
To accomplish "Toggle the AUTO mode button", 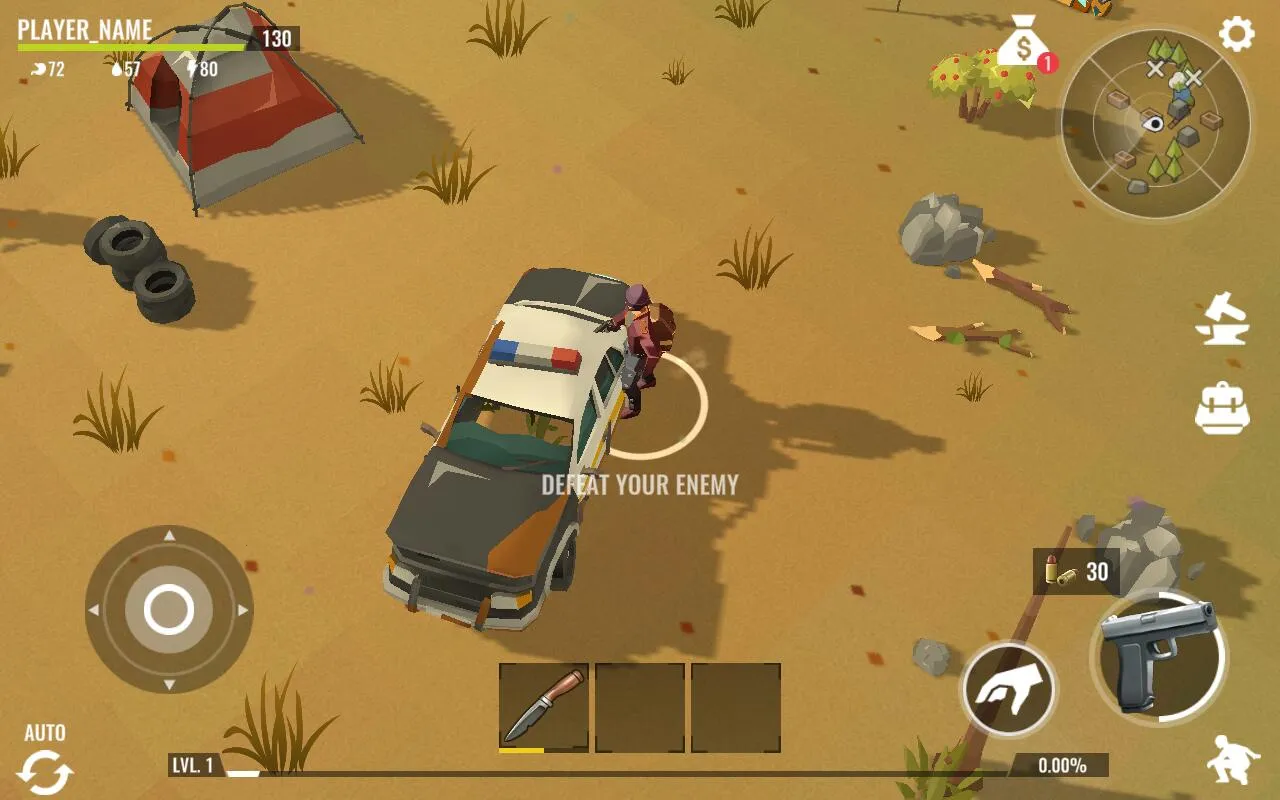I will click(45, 762).
